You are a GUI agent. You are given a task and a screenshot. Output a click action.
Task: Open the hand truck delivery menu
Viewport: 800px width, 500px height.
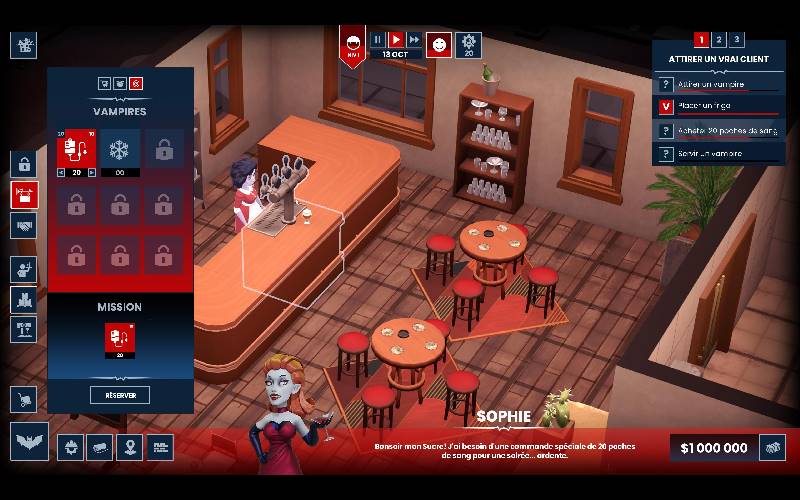(x=24, y=400)
